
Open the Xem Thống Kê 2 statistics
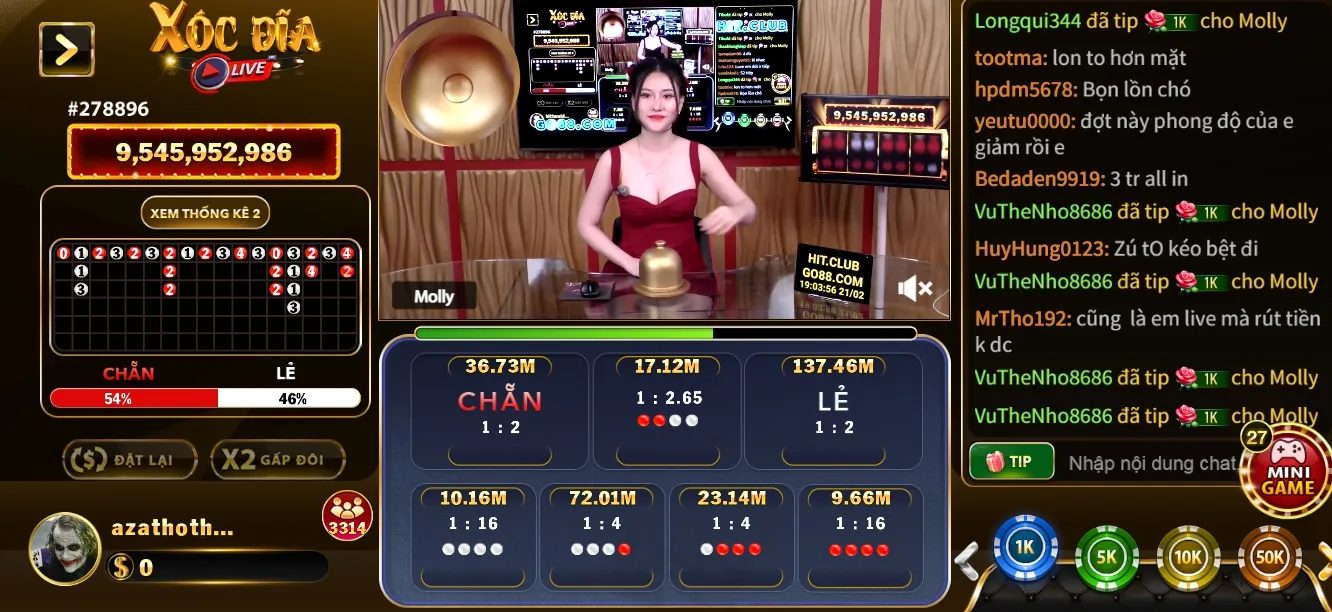[x=205, y=213]
